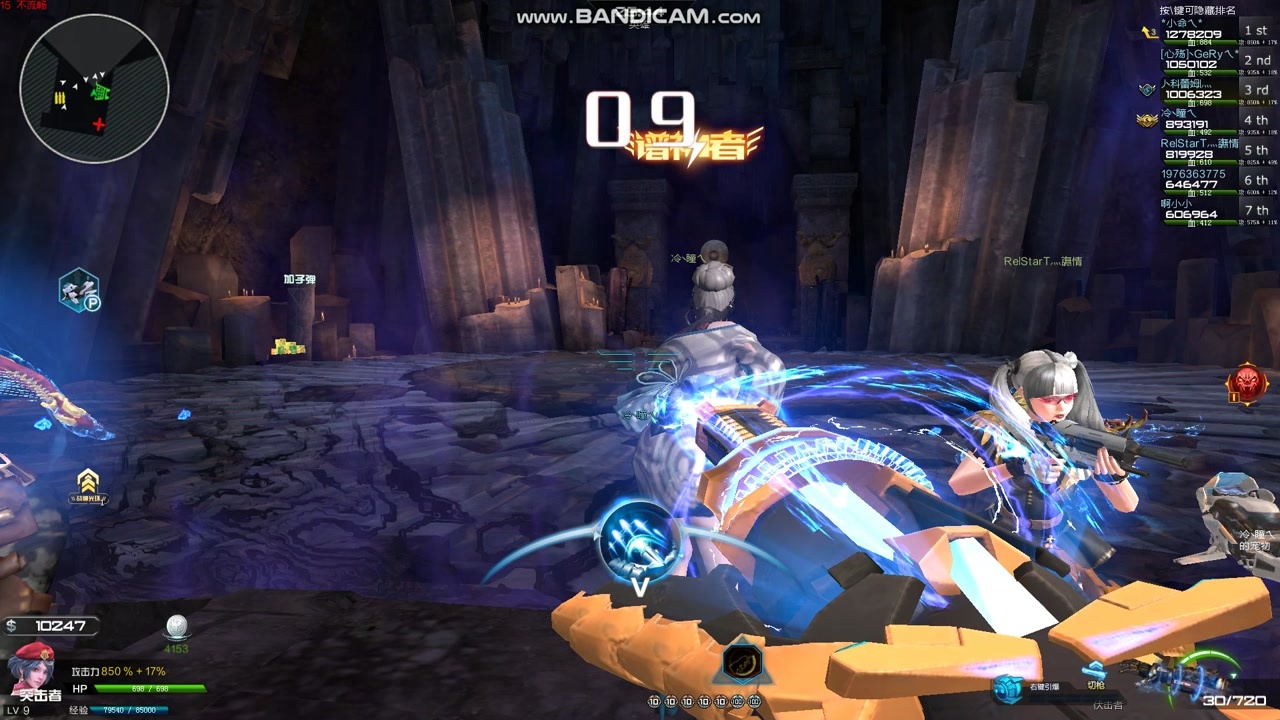1280x720 pixels.
Task: Select the hexagonal gun icon marked P
Action: click(x=78, y=290)
